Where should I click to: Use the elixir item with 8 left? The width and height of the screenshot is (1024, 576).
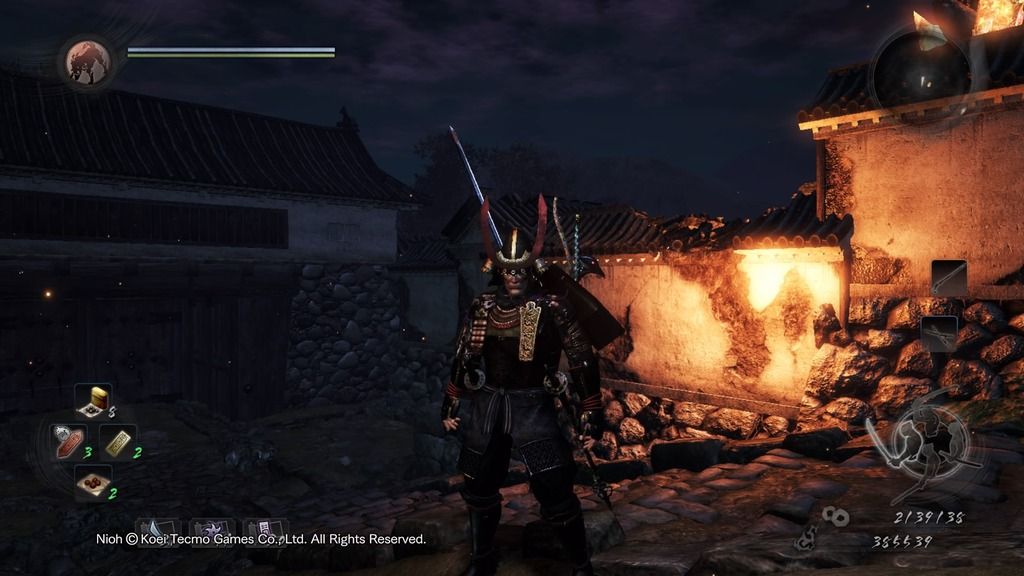click(x=93, y=400)
